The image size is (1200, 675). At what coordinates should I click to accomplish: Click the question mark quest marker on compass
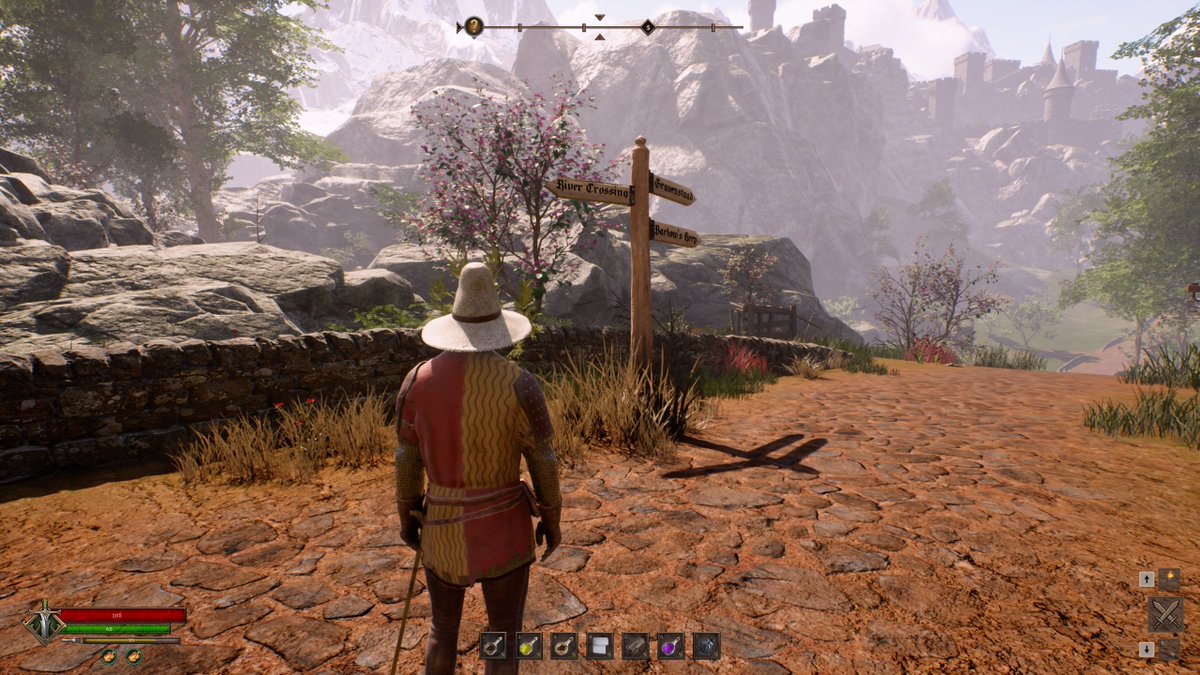(x=473, y=27)
